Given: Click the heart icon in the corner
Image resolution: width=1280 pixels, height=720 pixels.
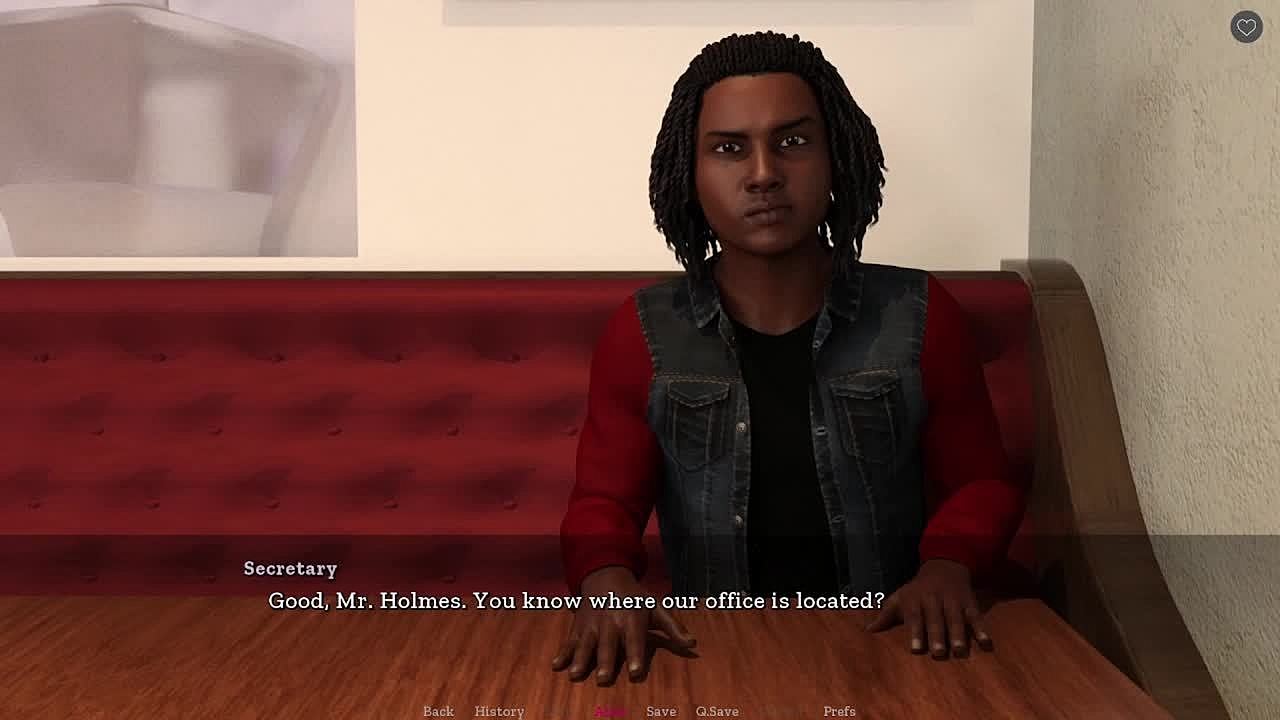Looking at the screenshot, I should tap(1246, 28).
